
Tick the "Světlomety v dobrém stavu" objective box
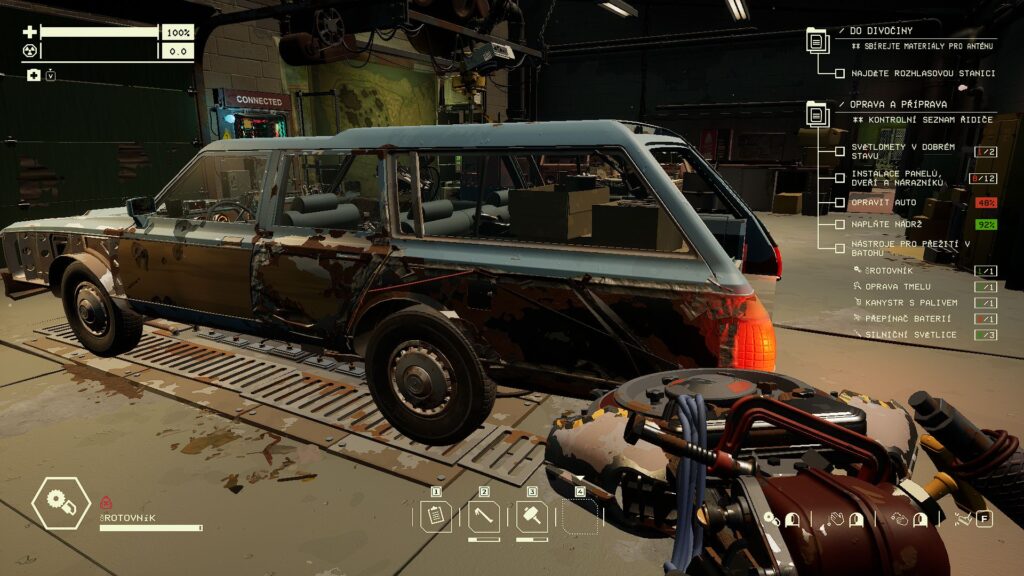(840, 151)
